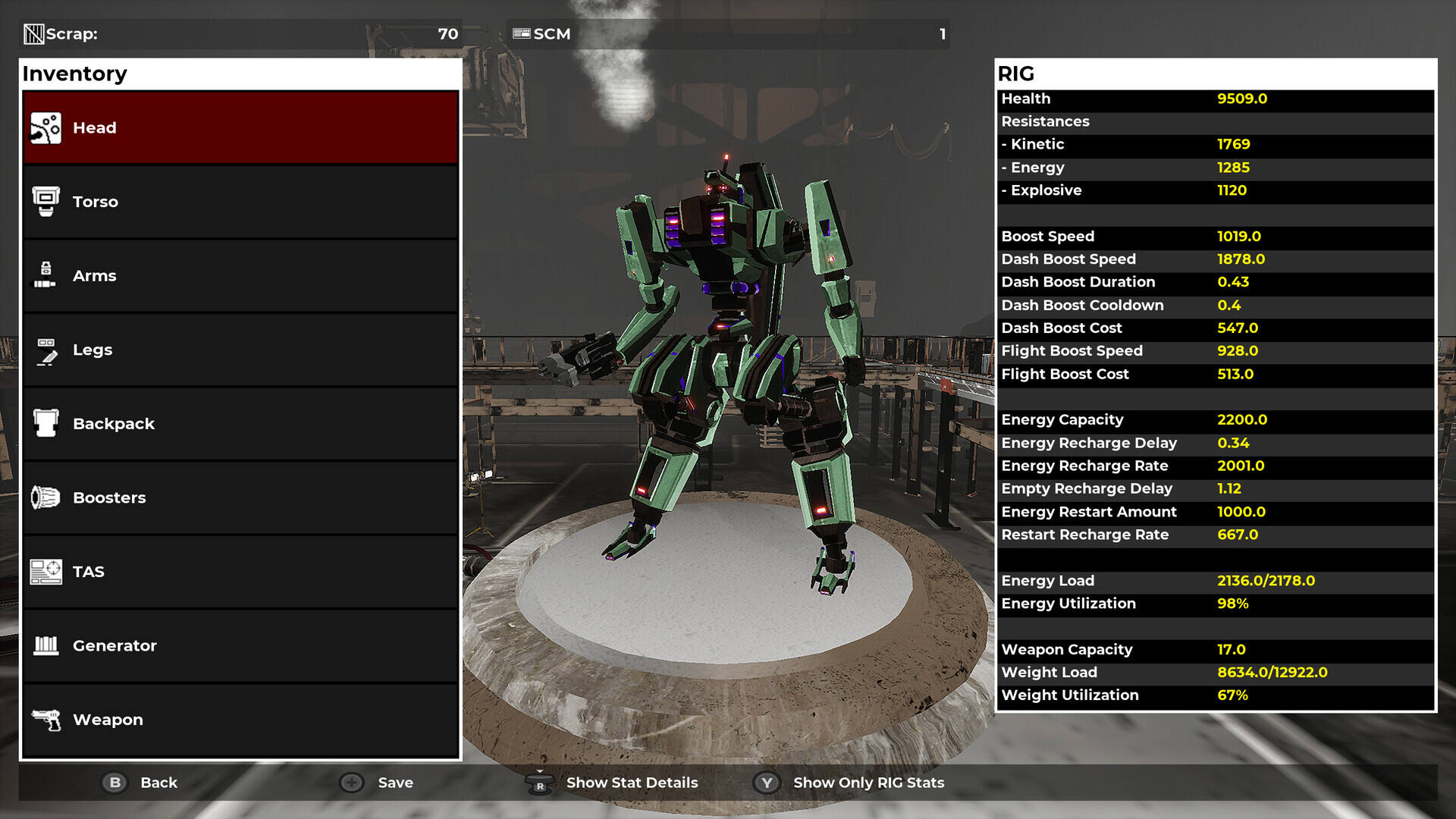Viewport: 1456px width, 819px height.
Task: Select the Head inventory category
Action: [x=240, y=127]
